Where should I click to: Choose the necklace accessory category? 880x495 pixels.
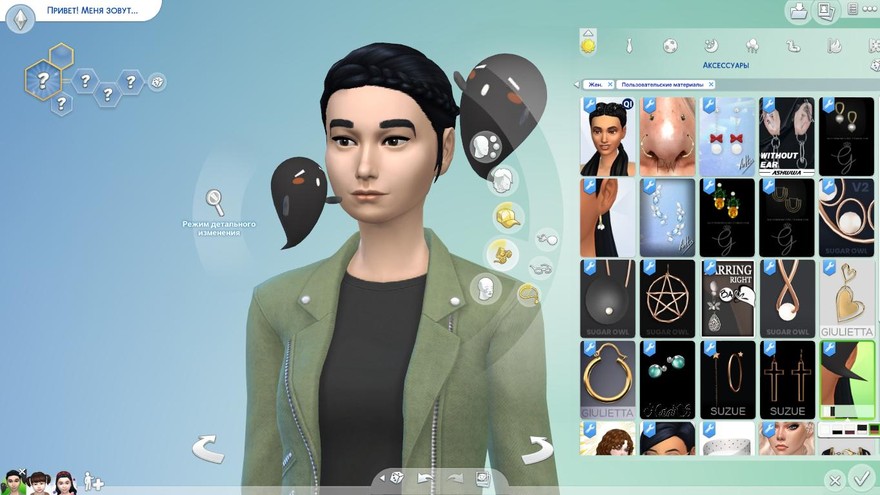pos(528,294)
